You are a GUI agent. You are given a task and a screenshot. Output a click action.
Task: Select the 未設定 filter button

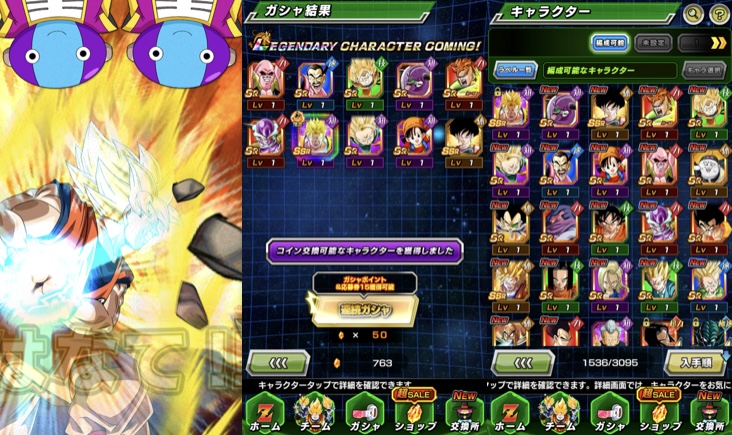(651, 43)
